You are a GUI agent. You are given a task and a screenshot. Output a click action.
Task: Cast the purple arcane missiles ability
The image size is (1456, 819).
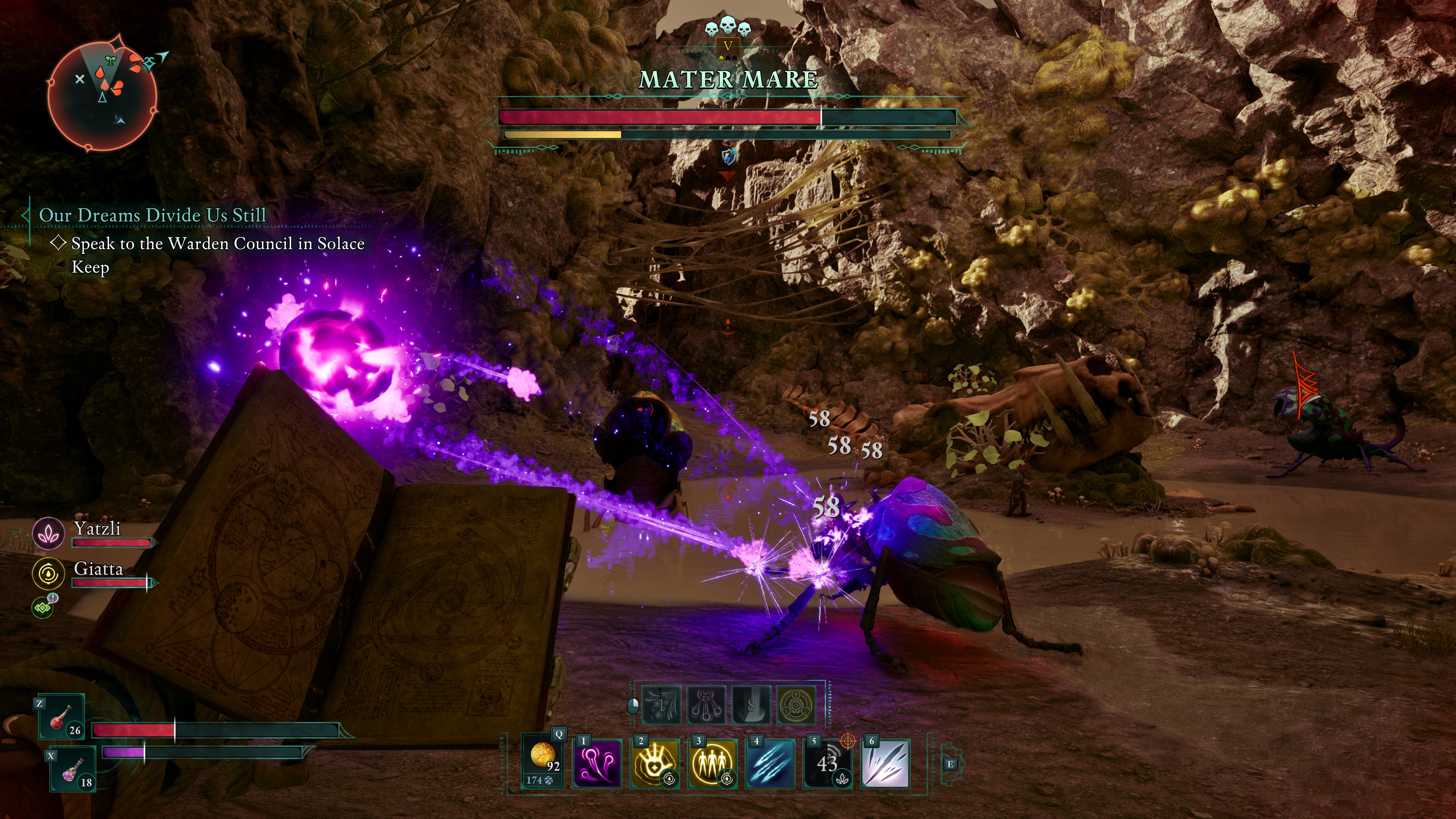tap(598, 763)
